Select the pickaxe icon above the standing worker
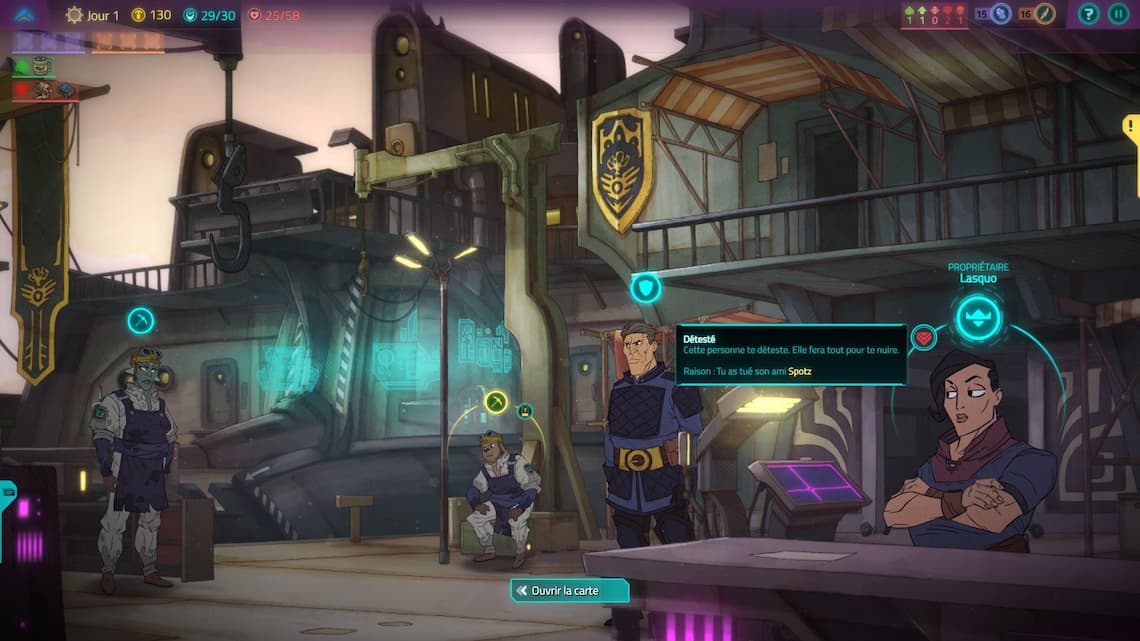Image resolution: width=1140 pixels, height=641 pixels. coord(141,321)
